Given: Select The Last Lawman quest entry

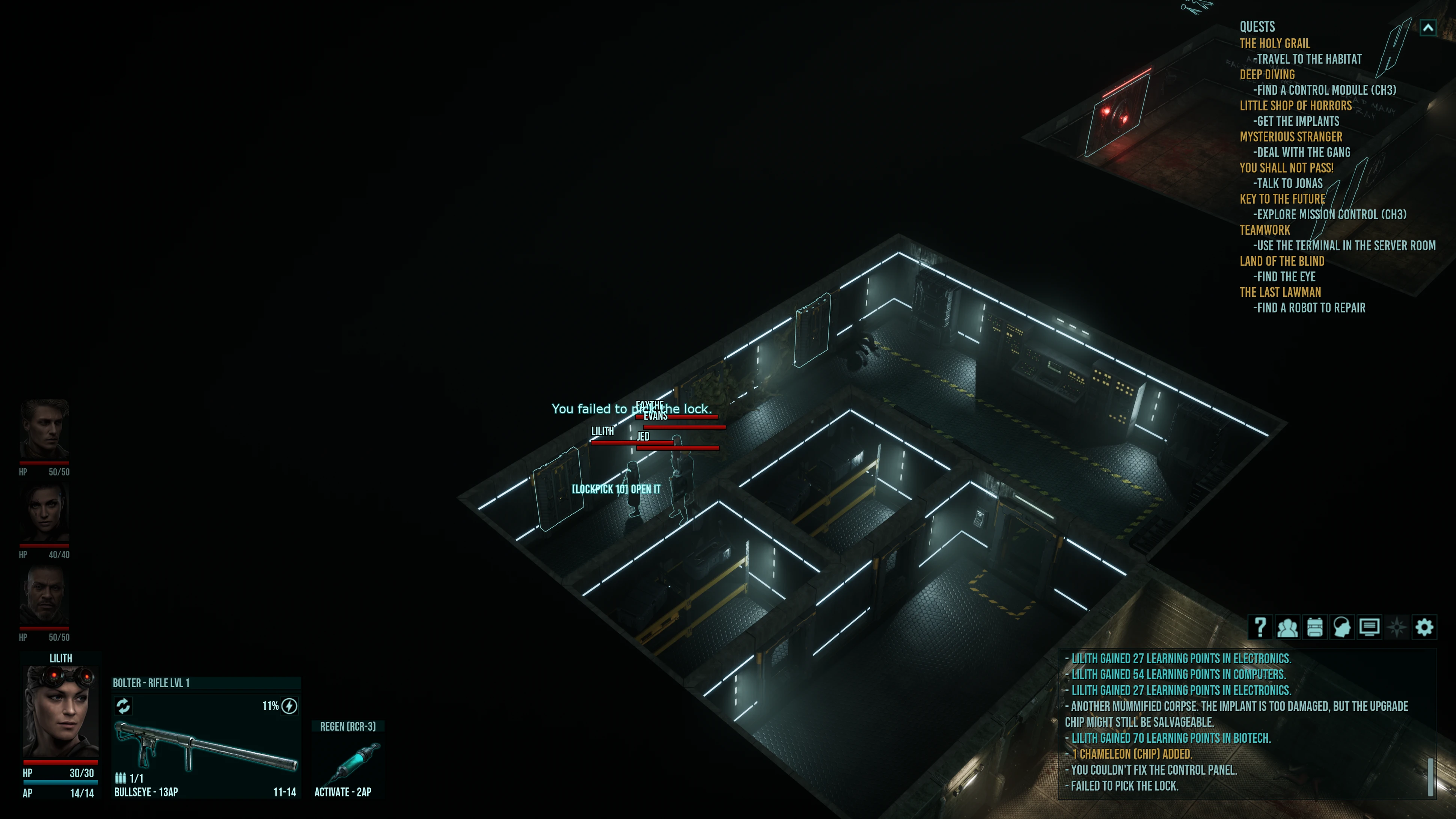Looking at the screenshot, I should click(1280, 292).
